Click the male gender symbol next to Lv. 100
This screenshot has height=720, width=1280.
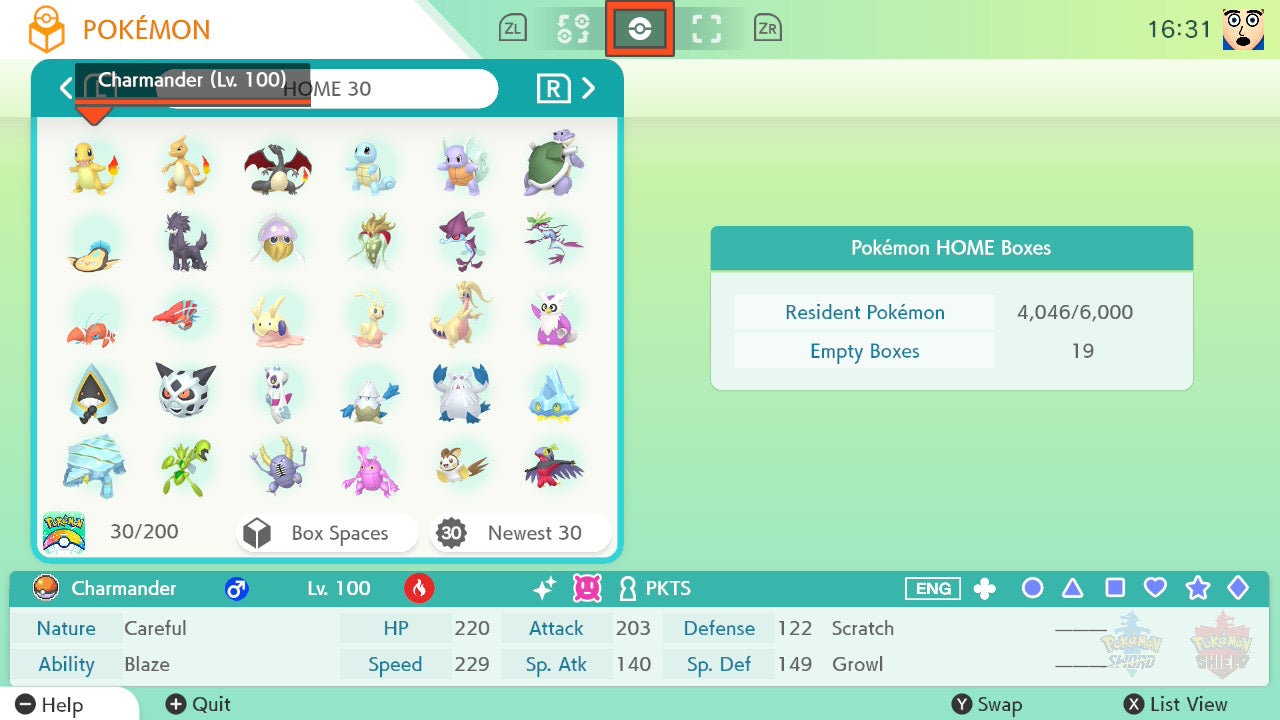[236, 589]
